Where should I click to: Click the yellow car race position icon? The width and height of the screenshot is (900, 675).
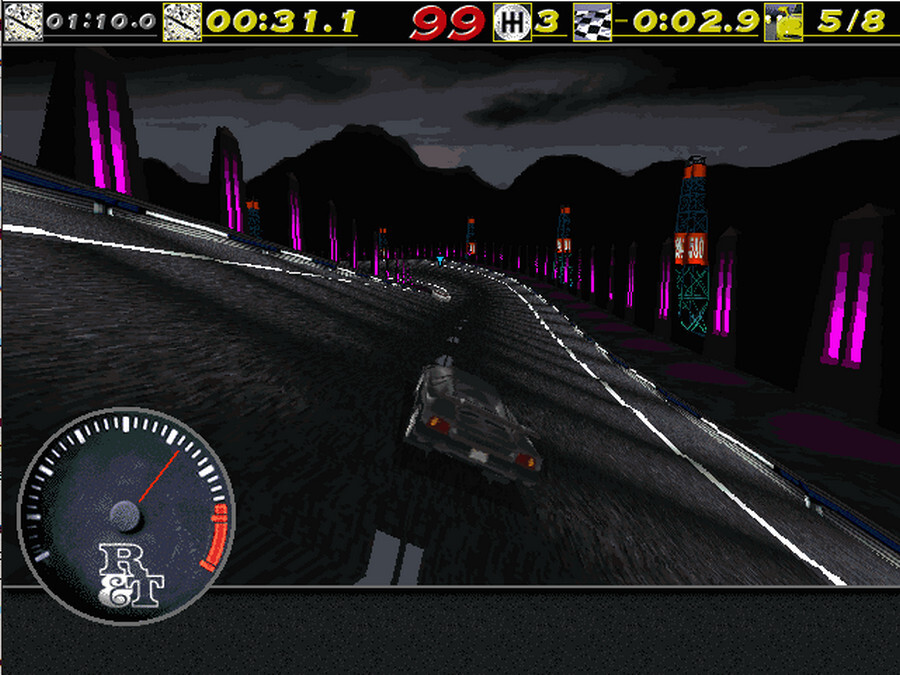click(x=784, y=21)
